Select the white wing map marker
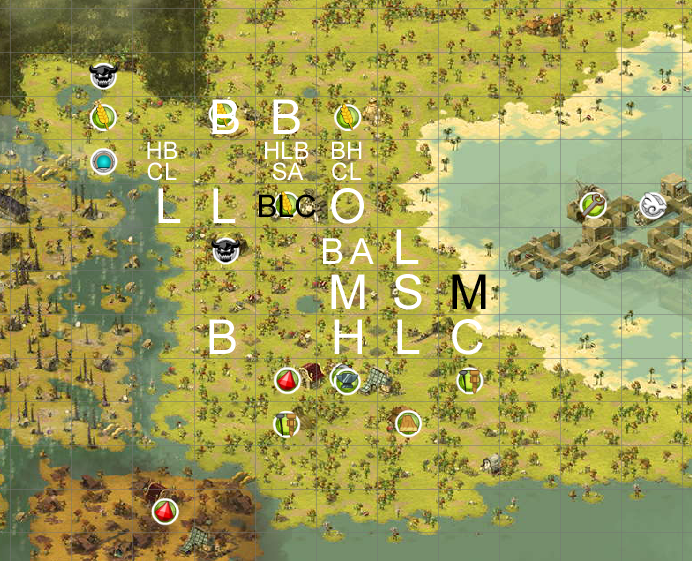 coord(652,205)
